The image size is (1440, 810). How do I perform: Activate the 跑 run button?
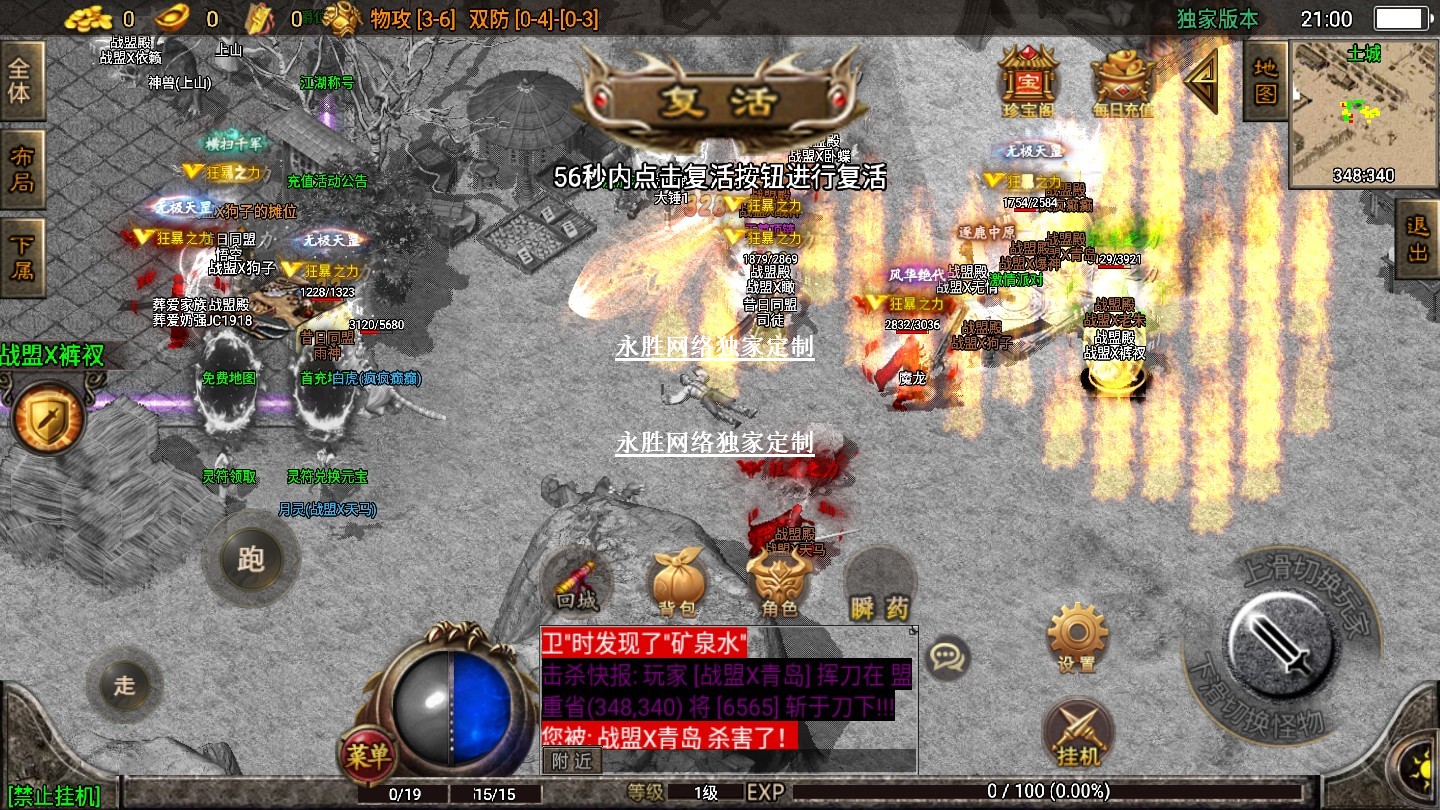click(250, 558)
